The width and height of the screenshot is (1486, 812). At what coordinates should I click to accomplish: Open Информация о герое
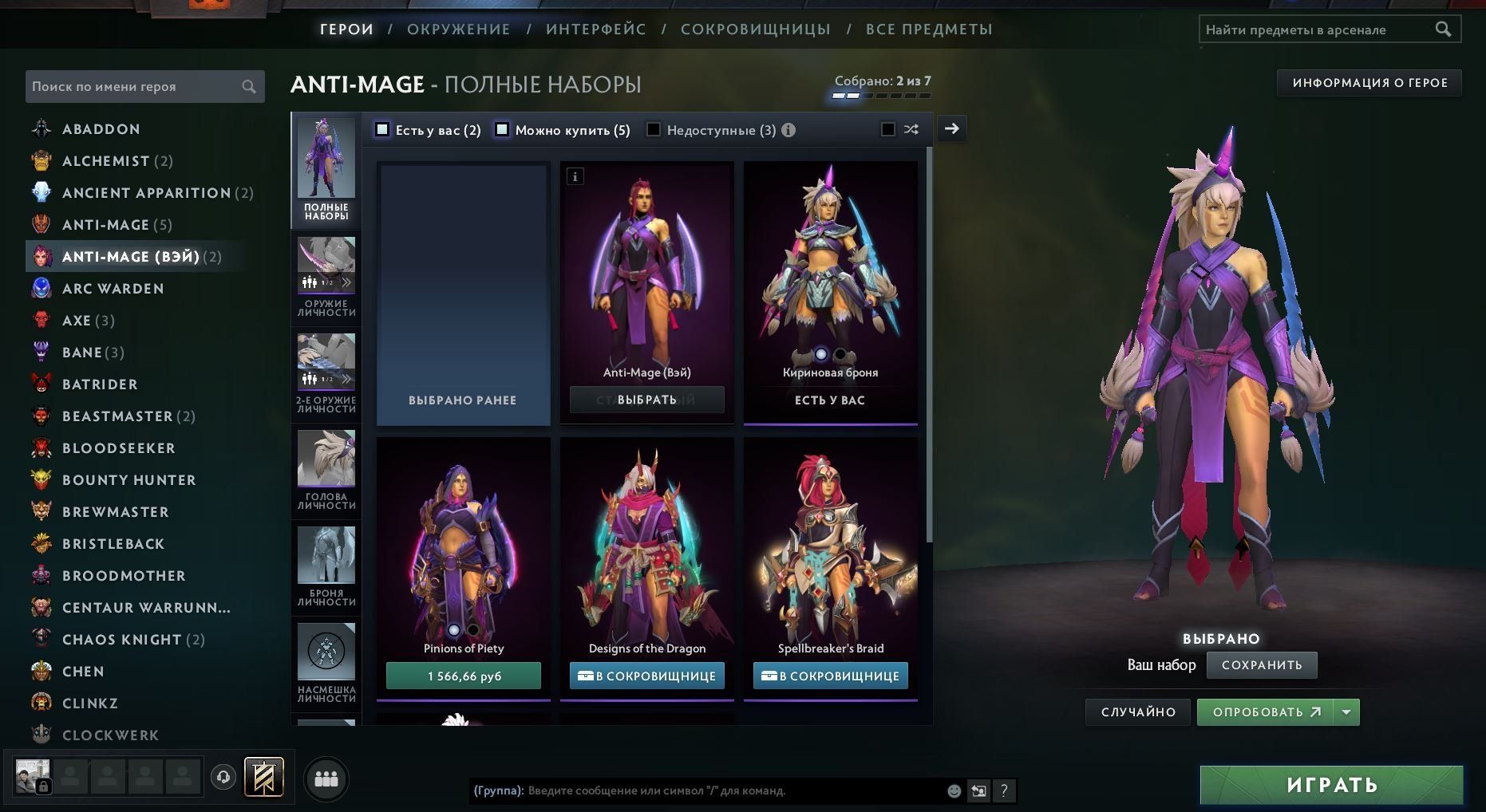[x=1369, y=83]
